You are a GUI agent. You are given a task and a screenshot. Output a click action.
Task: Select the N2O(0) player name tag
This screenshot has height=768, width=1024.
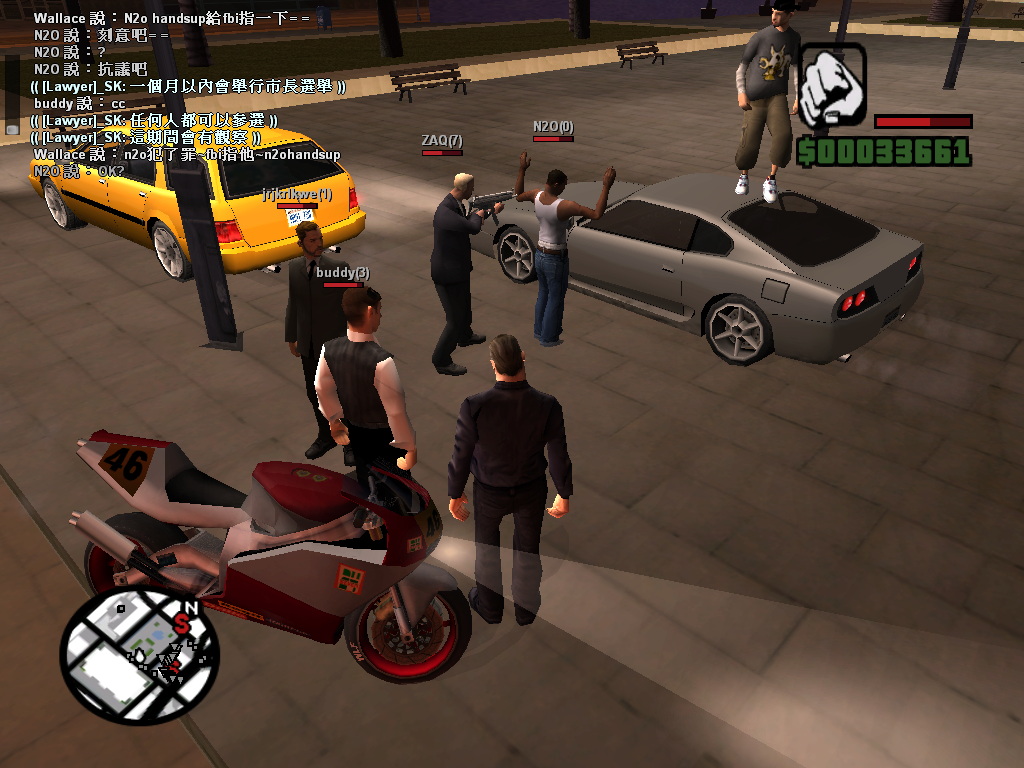pos(553,127)
